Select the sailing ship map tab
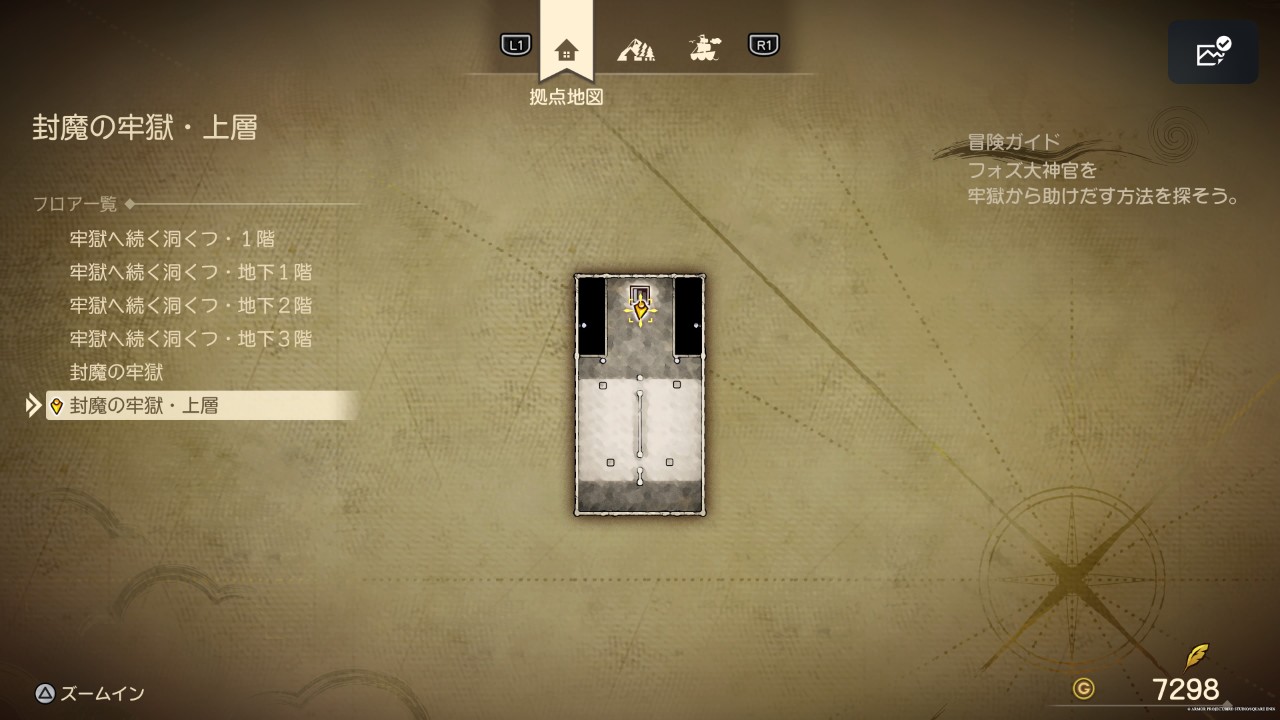The width and height of the screenshot is (1280, 720). 706,47
